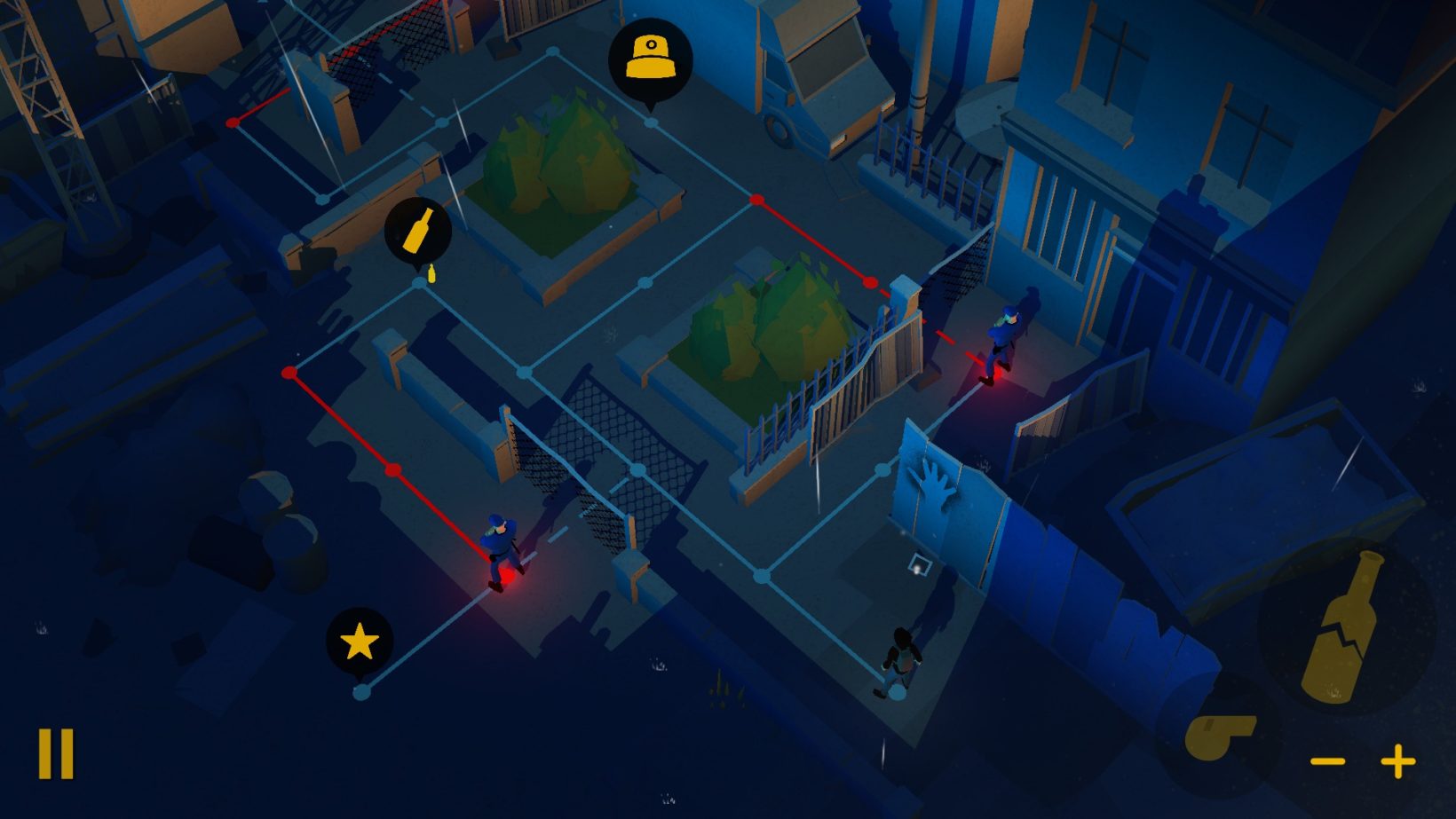
Task: Zoom in with the plus button
Action: click(x=1398, y=761)
